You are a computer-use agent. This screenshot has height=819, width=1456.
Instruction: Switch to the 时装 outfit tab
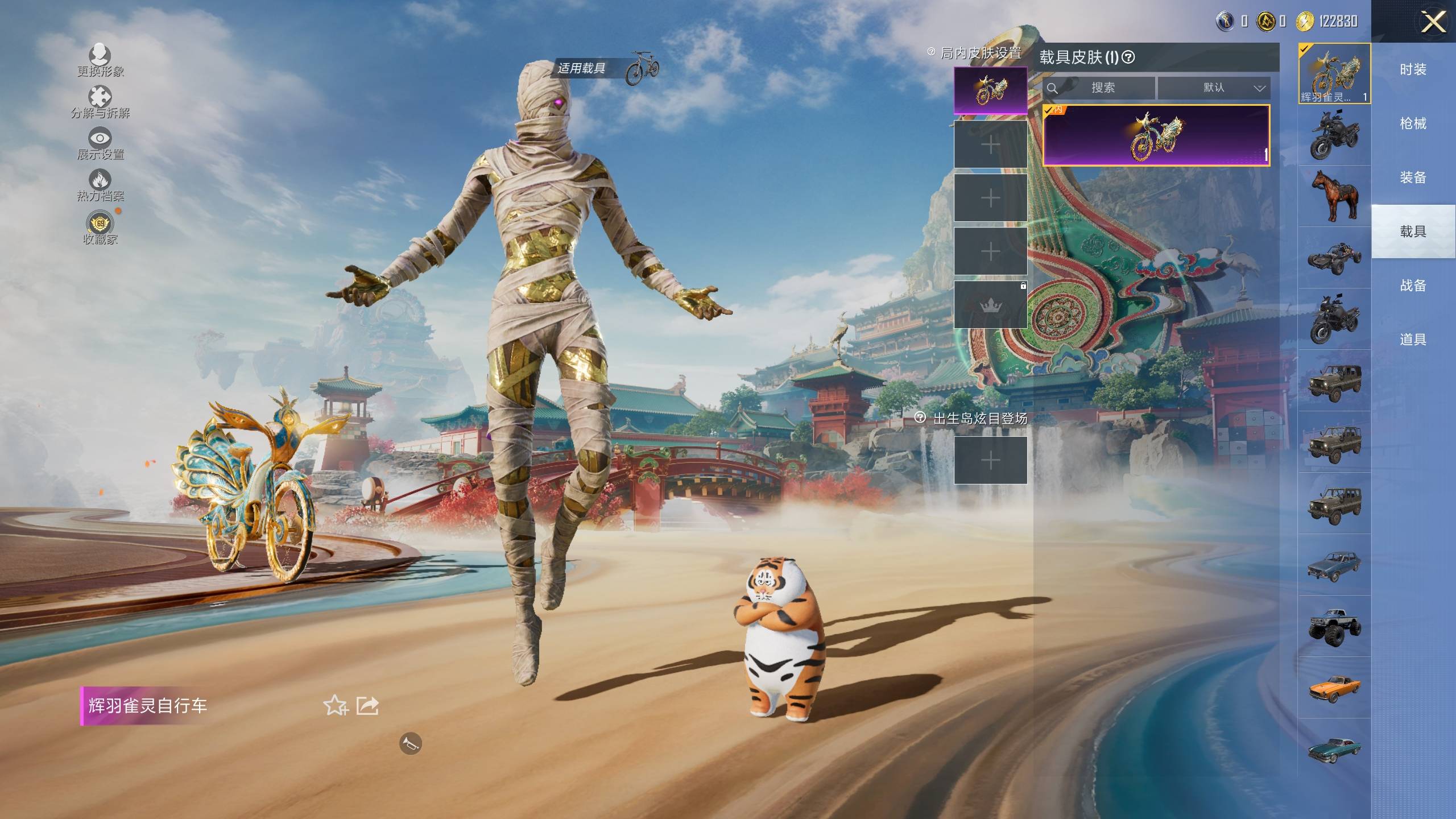pyautogui.click(x=1413, y=69)
